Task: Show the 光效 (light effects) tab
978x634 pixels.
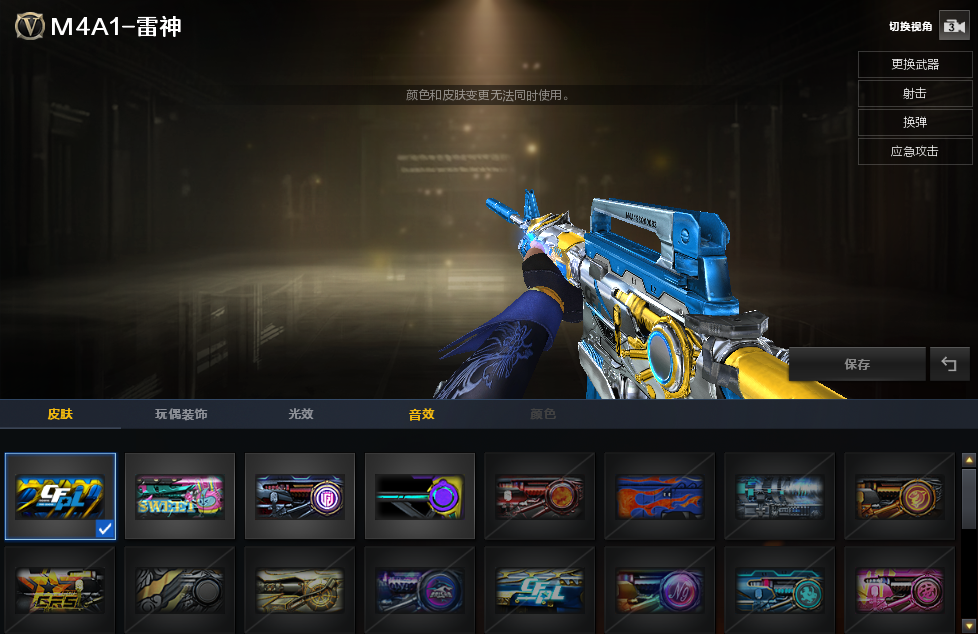Action: [x=301, y=414]
